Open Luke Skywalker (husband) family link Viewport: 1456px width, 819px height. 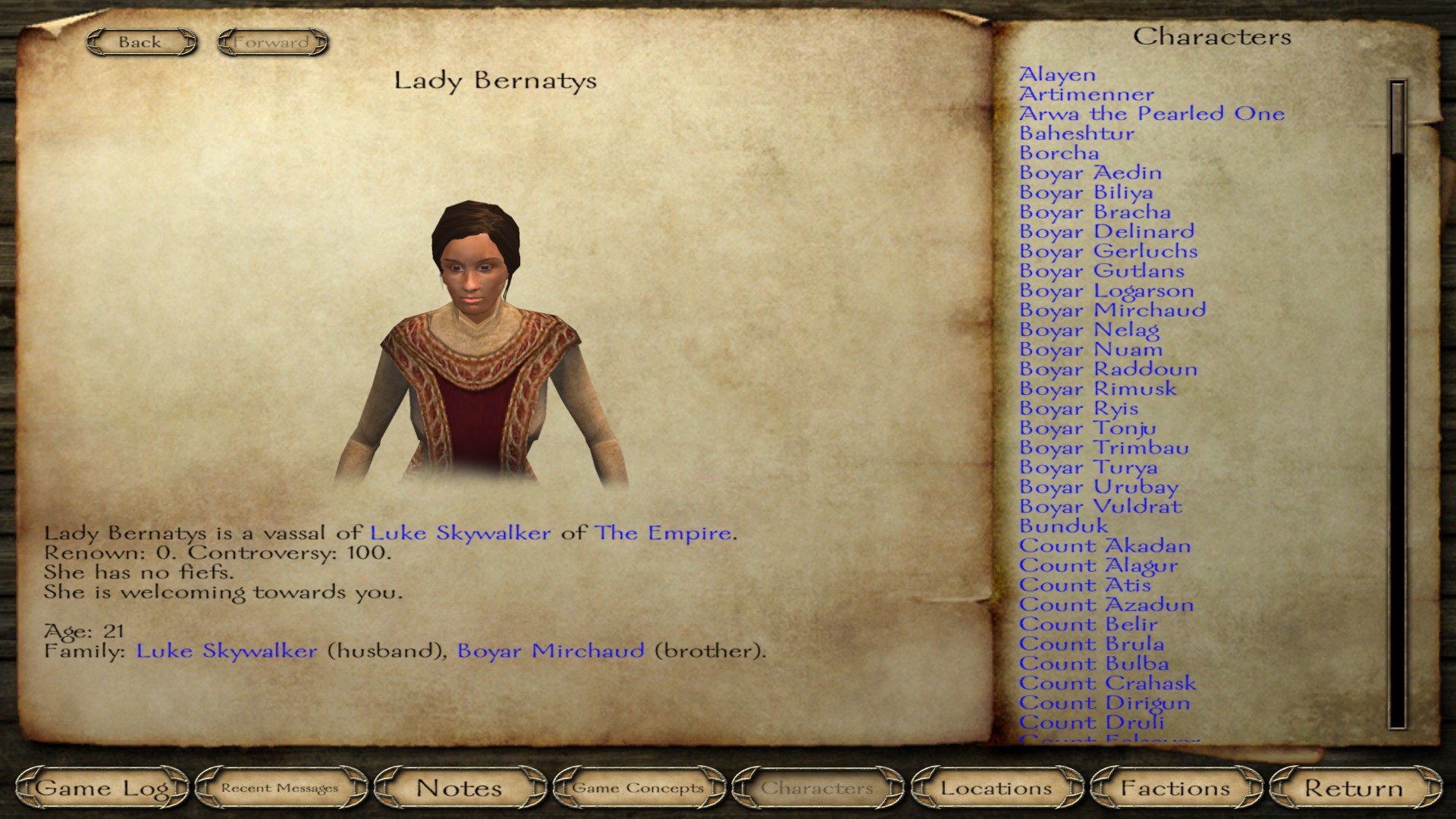227,651
